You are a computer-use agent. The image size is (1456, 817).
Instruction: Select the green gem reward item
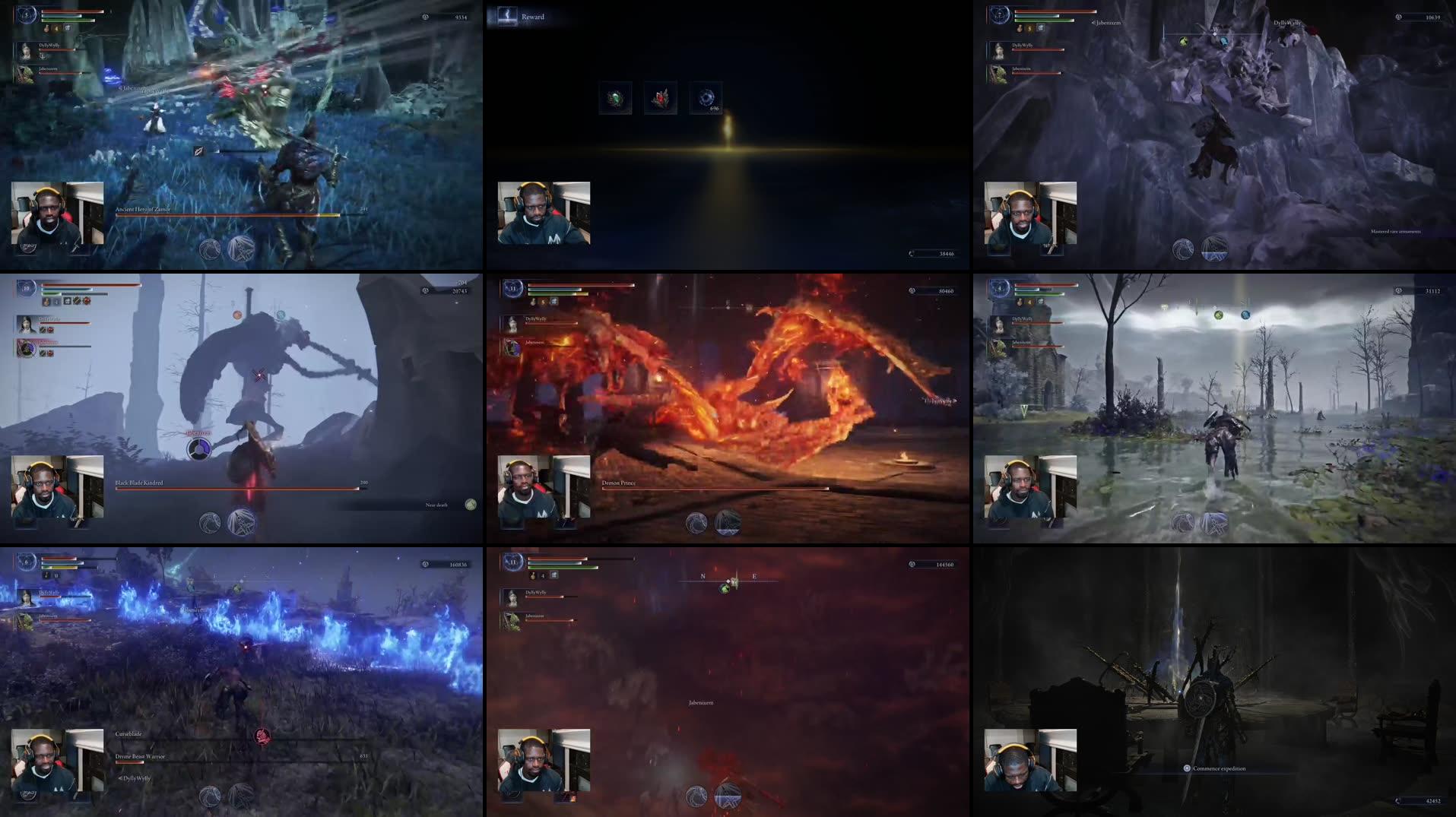pyautogui.click(x=616, y=96)
